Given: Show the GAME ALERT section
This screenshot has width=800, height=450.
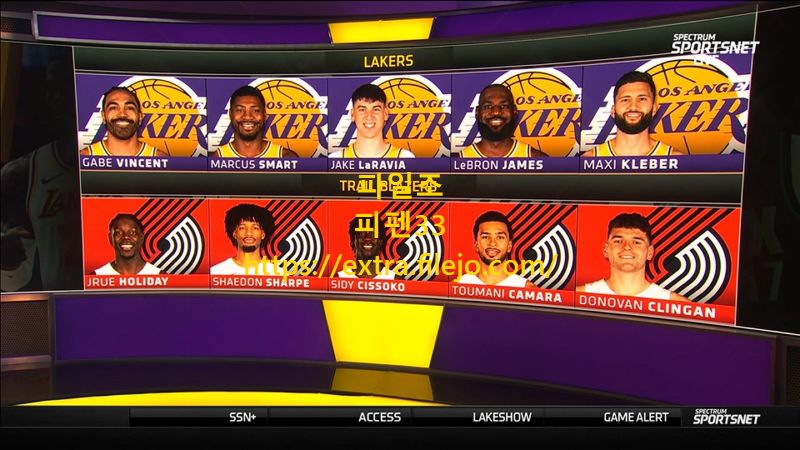Looking at the screenshot, I should coord(636,417).
